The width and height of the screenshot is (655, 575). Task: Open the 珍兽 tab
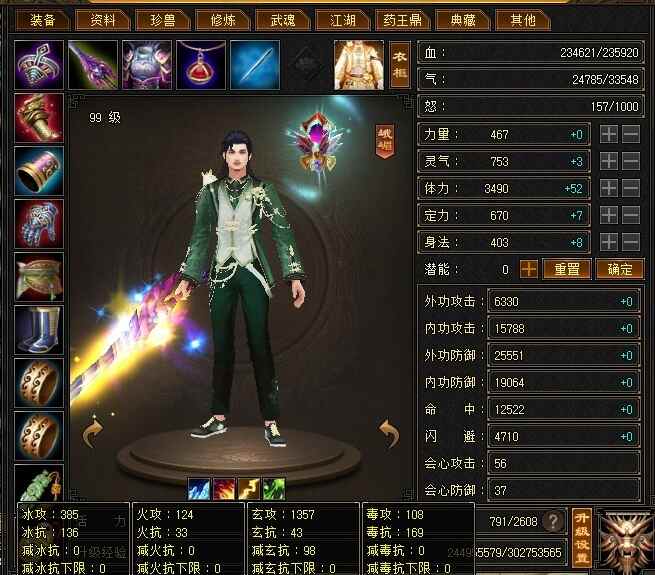click(x=162, y=20)
